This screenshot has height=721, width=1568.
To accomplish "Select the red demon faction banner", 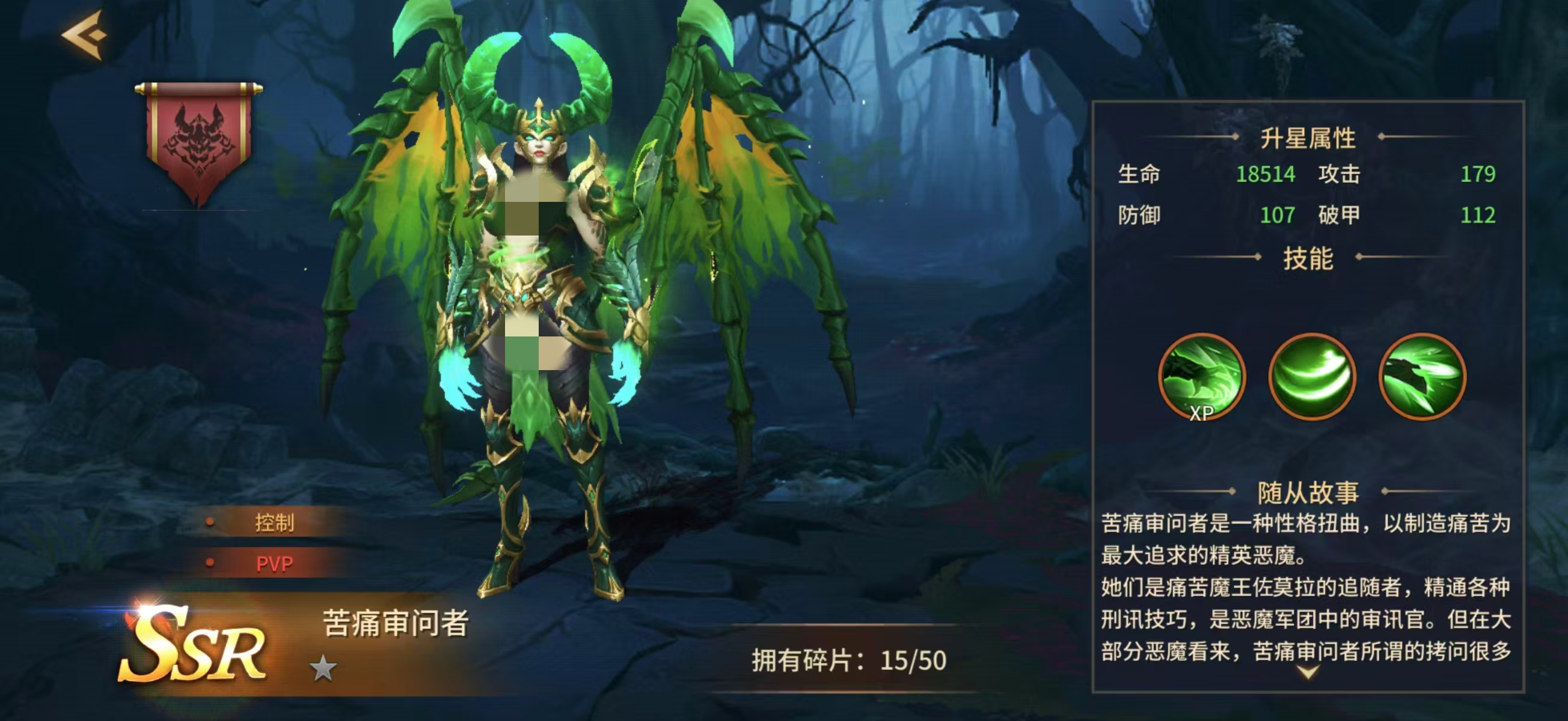I will pyautogui.click(x=198, y=139).
